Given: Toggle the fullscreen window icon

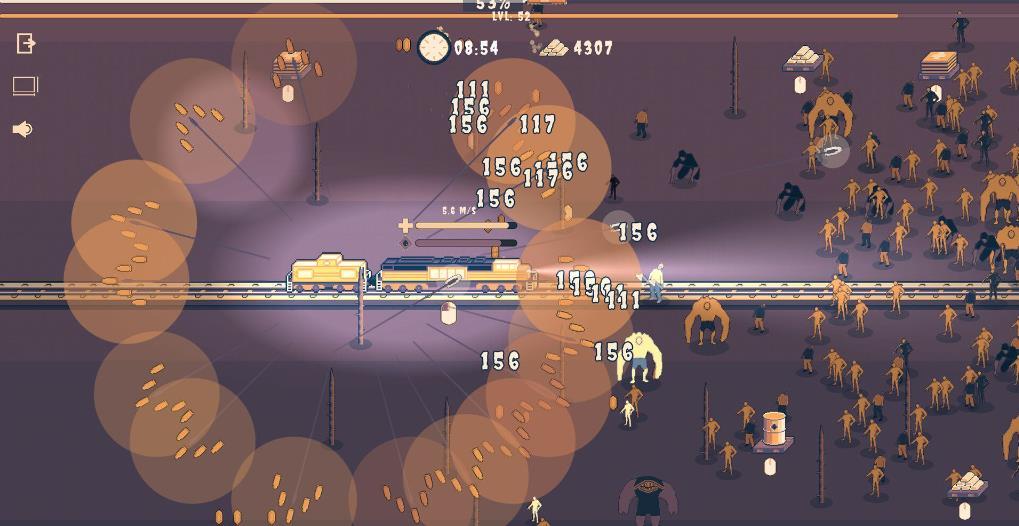Looking at the screenshot, I should pos(26,86).
